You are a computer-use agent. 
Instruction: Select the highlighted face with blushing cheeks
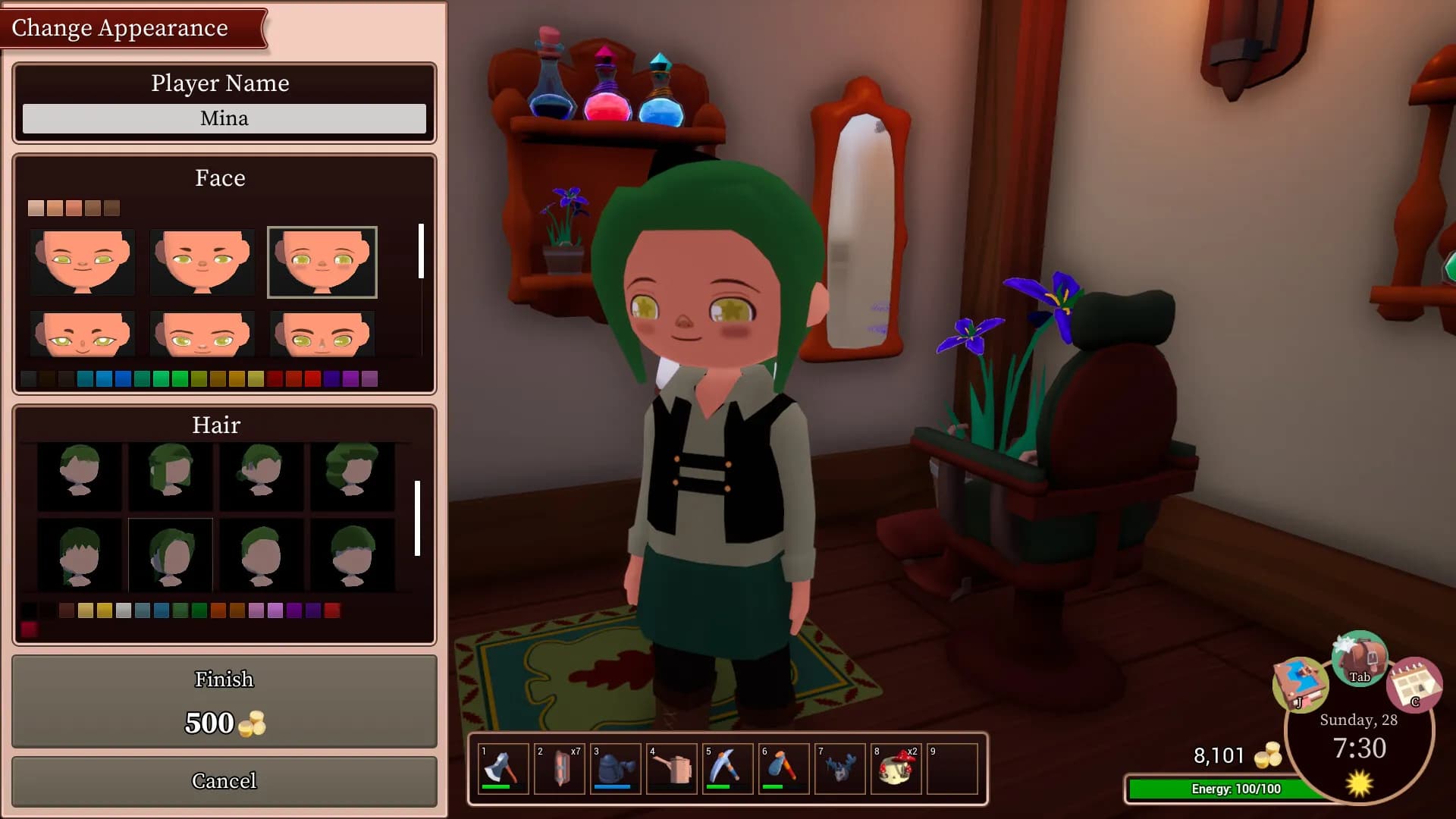coord(322,262)
